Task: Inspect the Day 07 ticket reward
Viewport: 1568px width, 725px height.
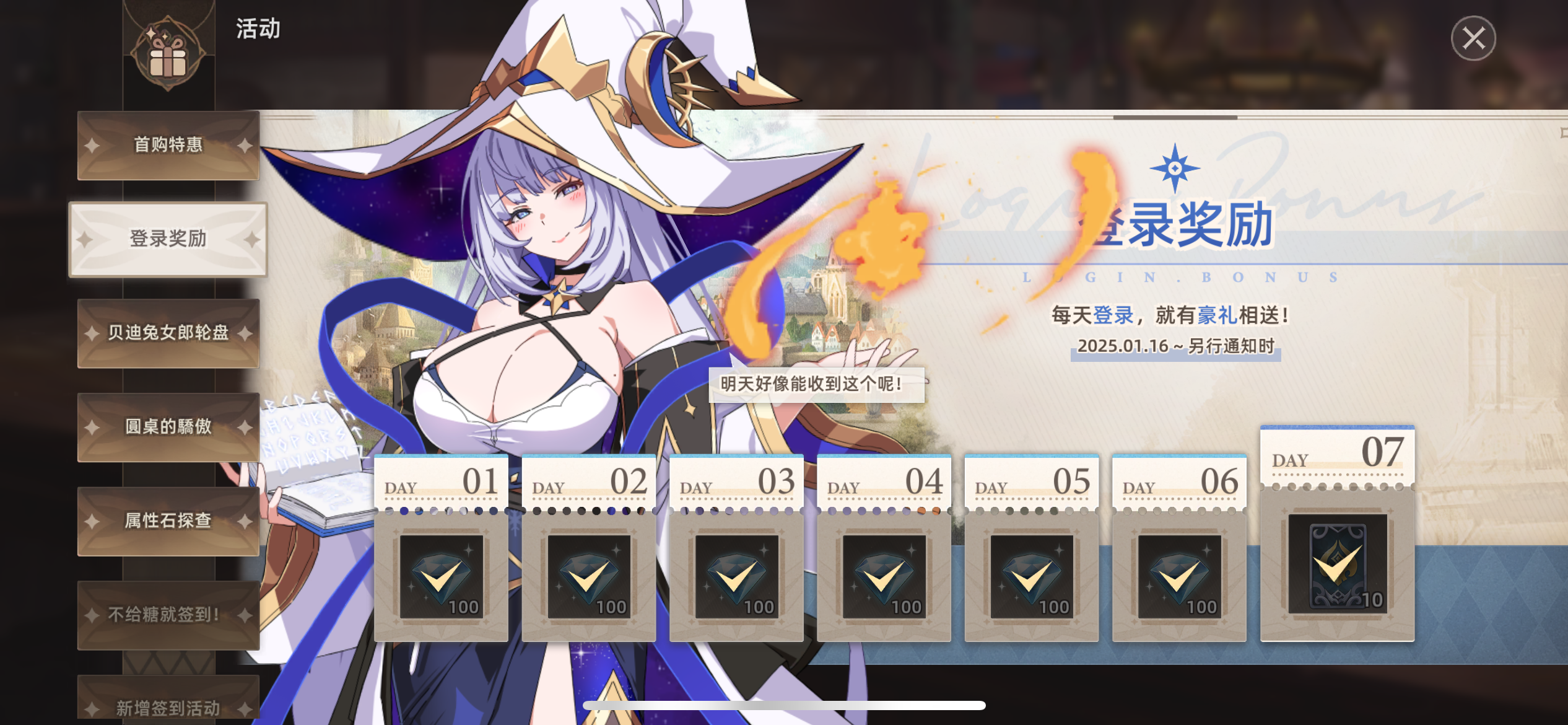Action: pos(1338,563)
